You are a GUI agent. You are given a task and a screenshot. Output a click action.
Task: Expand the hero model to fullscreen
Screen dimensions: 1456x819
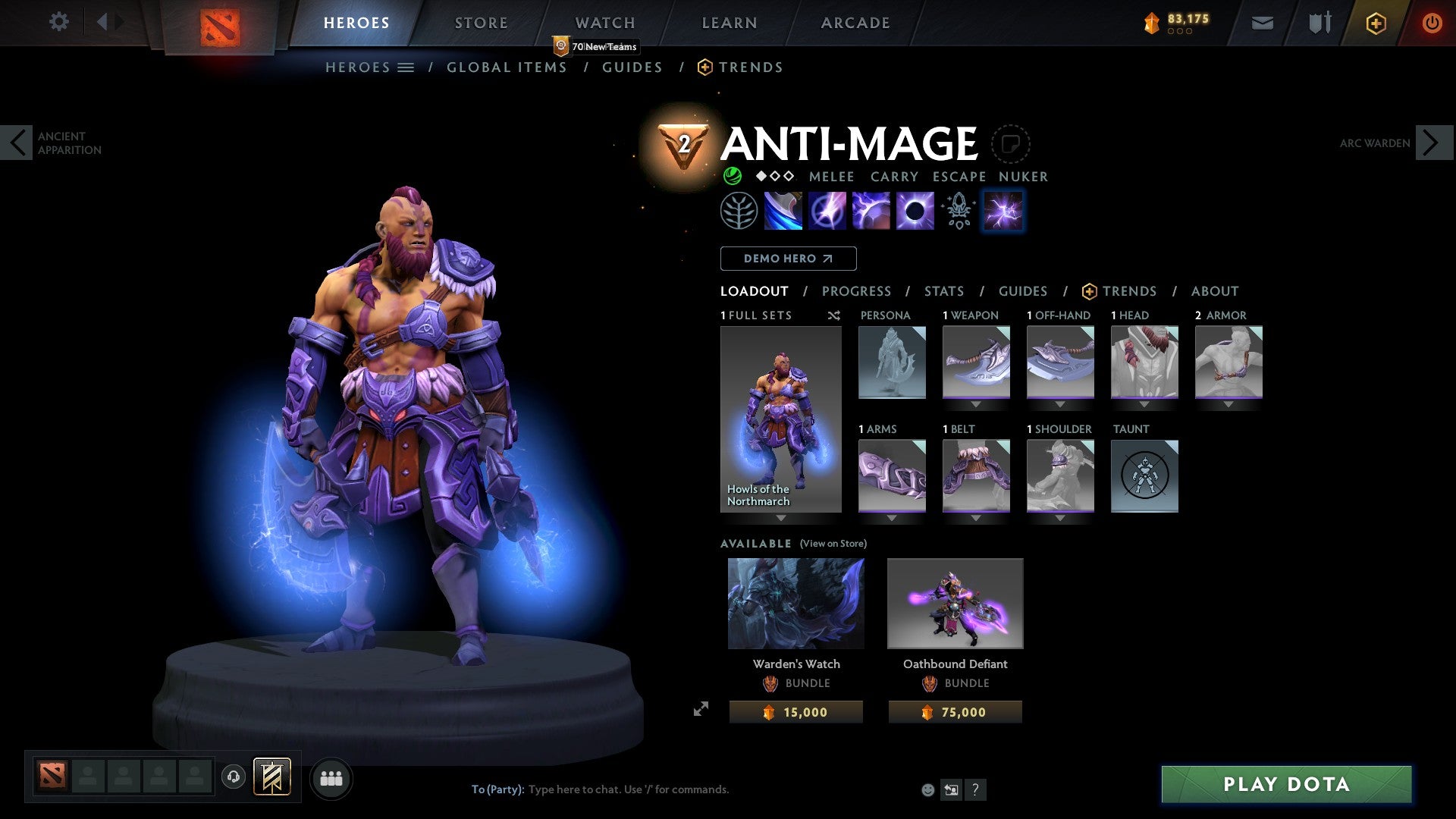pyautogui.click(x=701, y=709)
